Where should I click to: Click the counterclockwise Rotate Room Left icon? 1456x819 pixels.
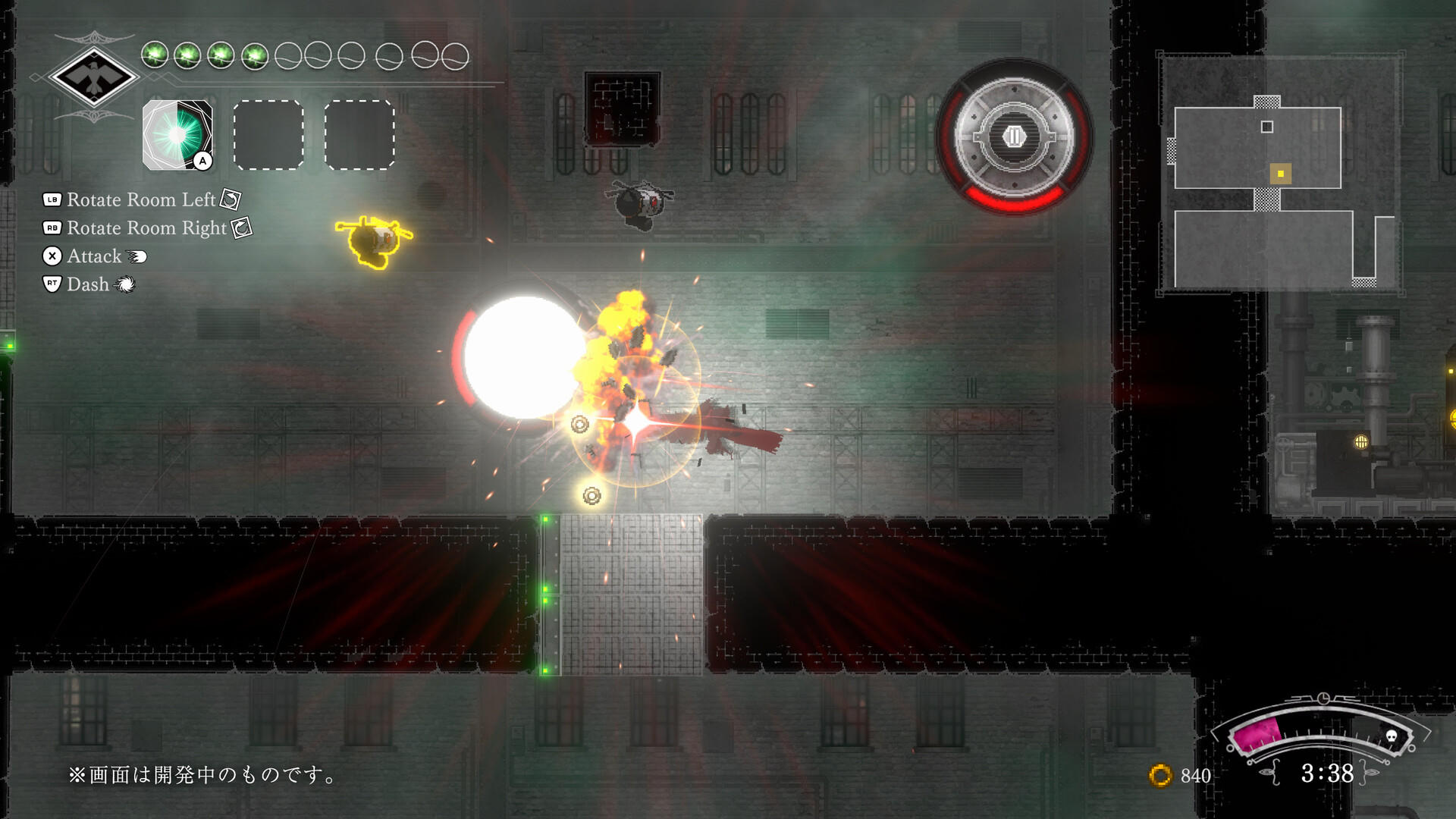tap(229, 200)
